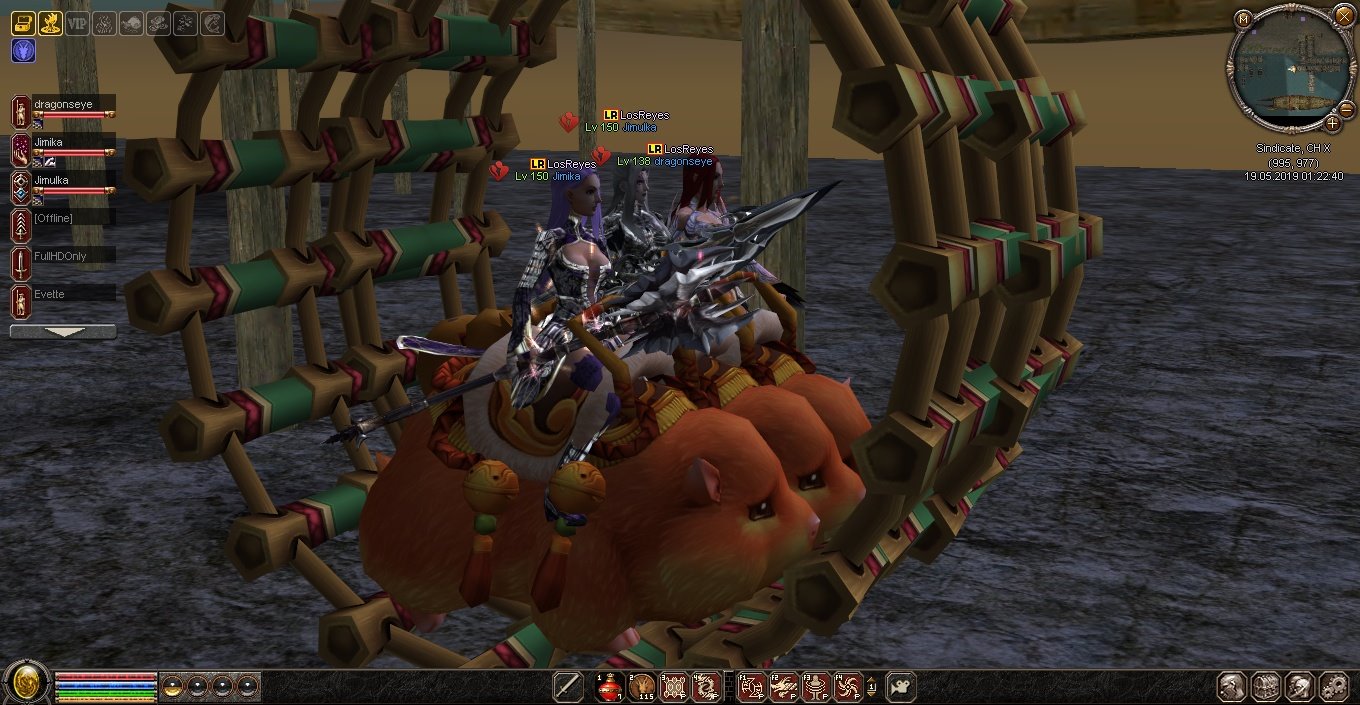Viewport: 1360px width, 705px height.
Task: Open the minimap's M map button
Action: point(1243,18)
